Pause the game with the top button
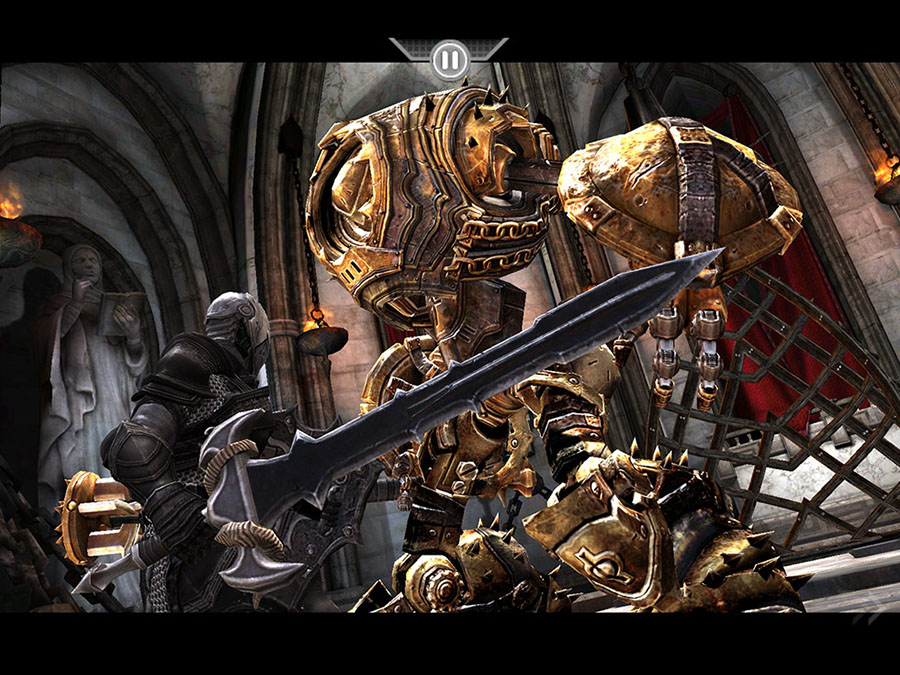Image resolution: width=900 pixels, height=675 pixels. [449, 60]
